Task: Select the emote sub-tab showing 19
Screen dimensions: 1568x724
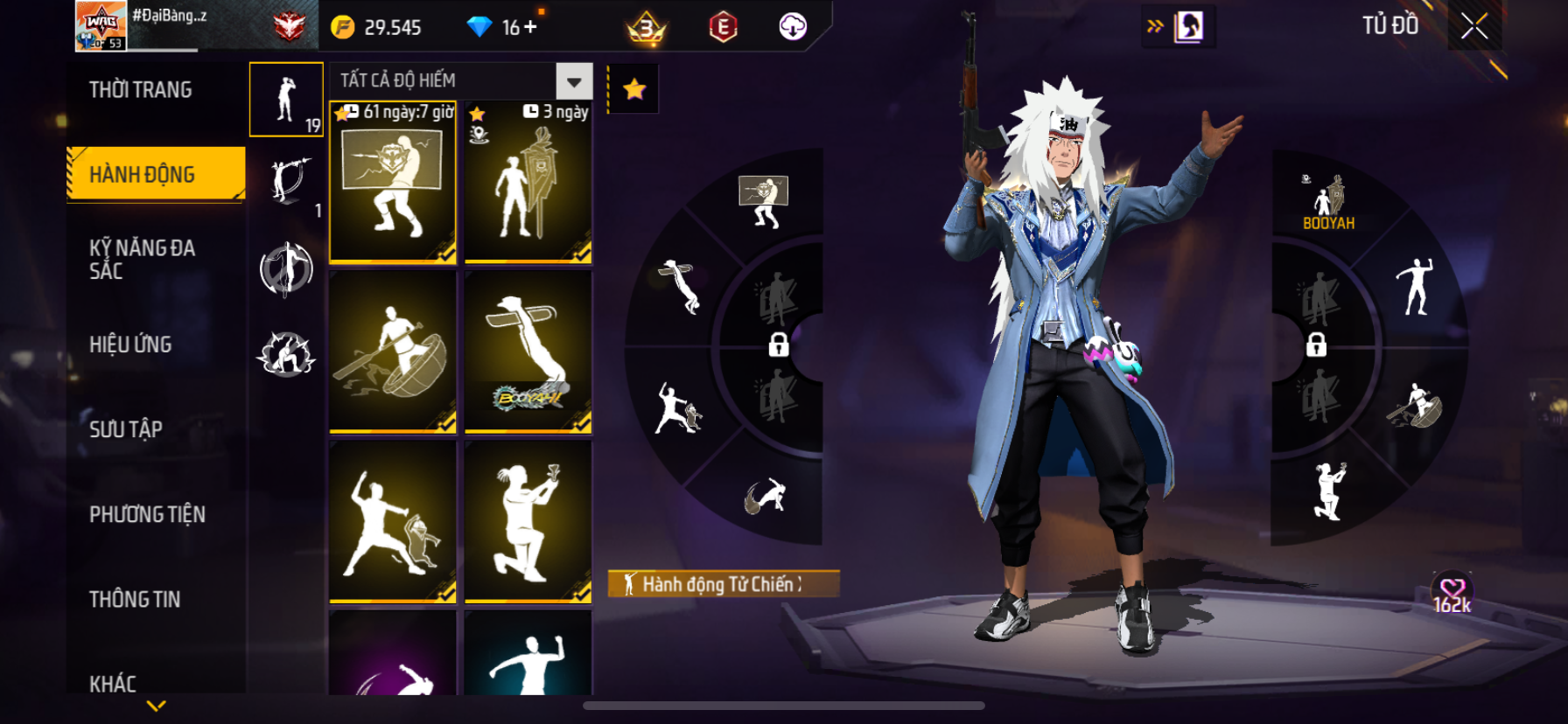Action: pos(286,100)
